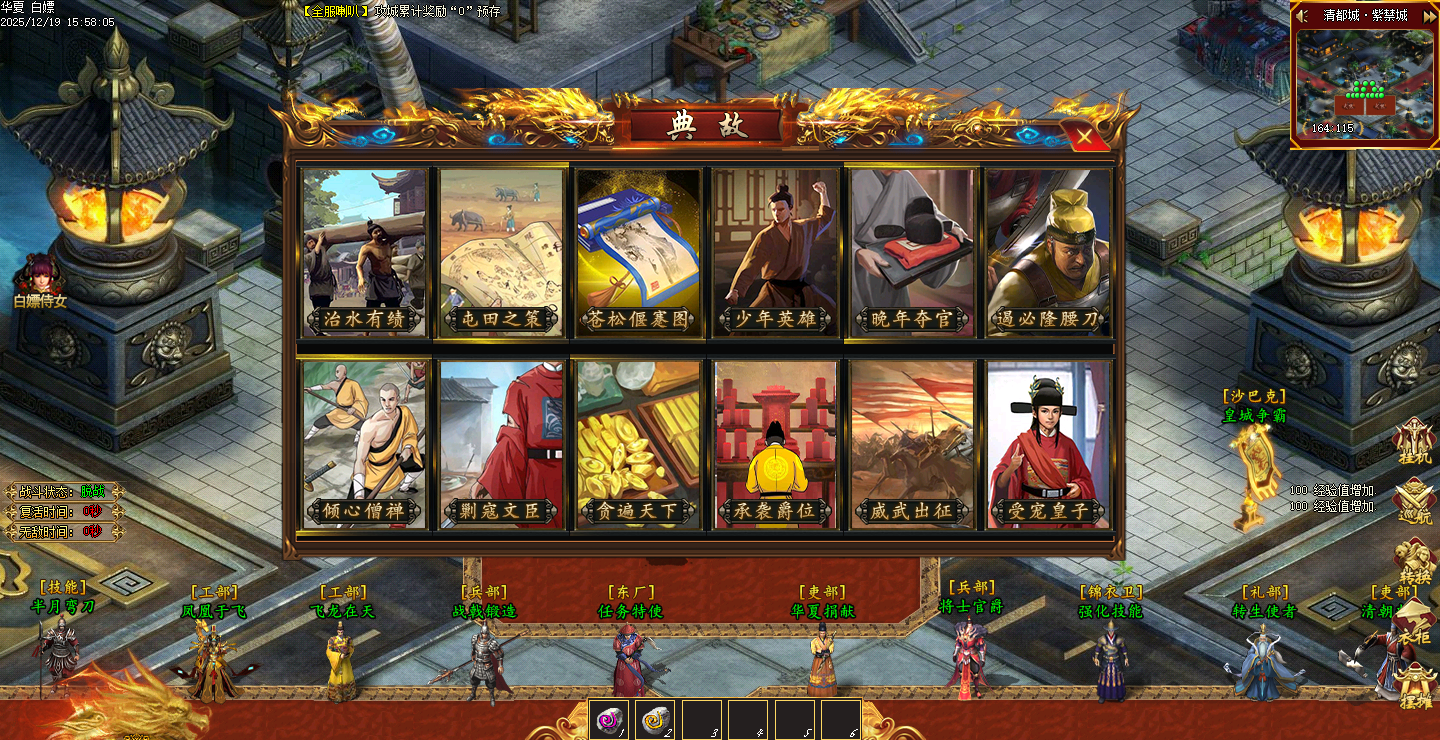This screenshot has height=740, width=1440.
Task: Activate the 挂机 auto-battle icon
Action: click(x=1414, y=441)
